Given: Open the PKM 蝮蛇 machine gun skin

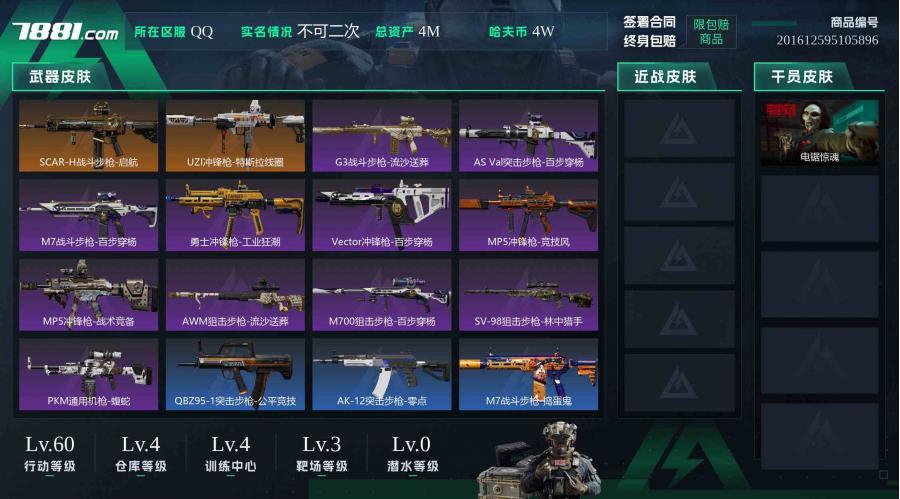Looking at the screenshot, I should [88, 374].
